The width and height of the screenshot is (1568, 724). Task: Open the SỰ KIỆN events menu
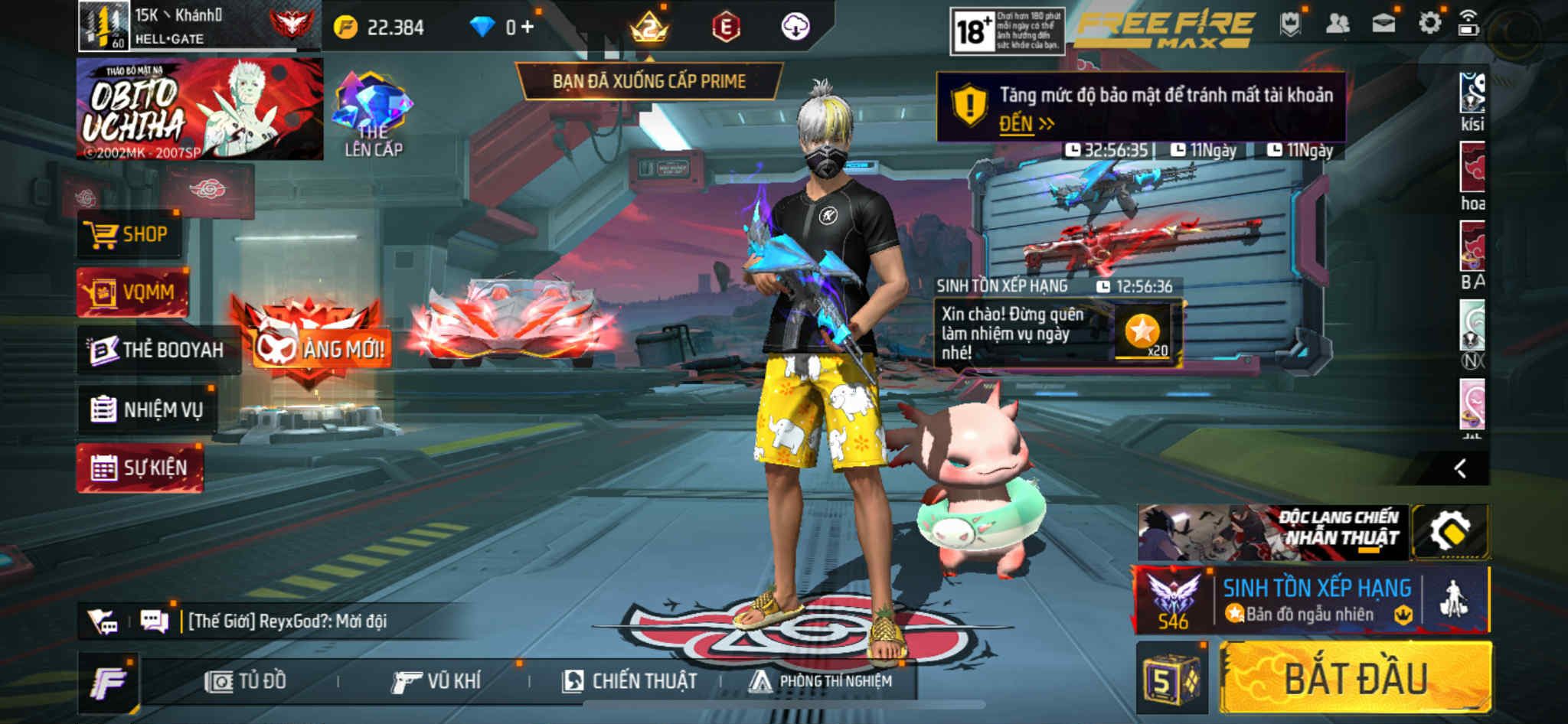[139, 468]
